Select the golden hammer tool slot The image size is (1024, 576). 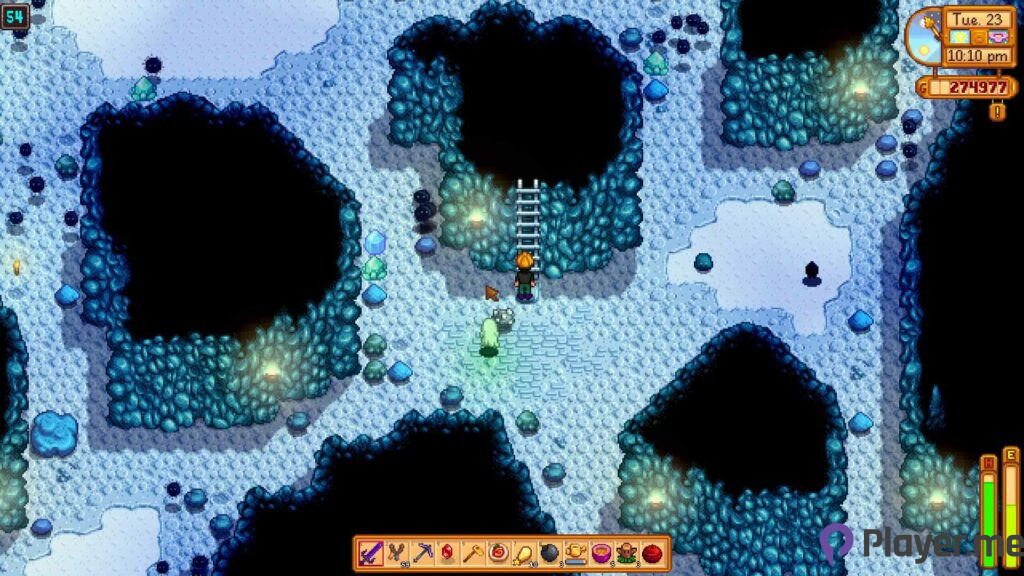[x=472, y=553]
